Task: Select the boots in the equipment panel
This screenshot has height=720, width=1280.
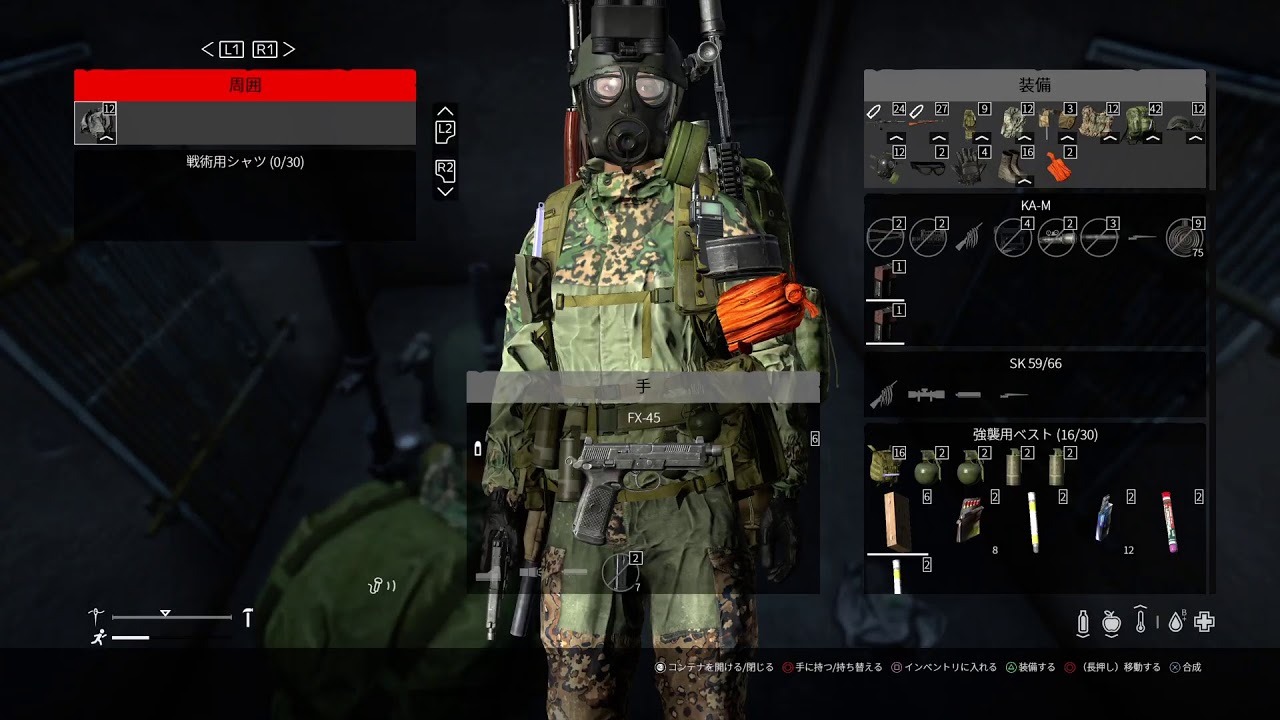Action: (1013, 164)
